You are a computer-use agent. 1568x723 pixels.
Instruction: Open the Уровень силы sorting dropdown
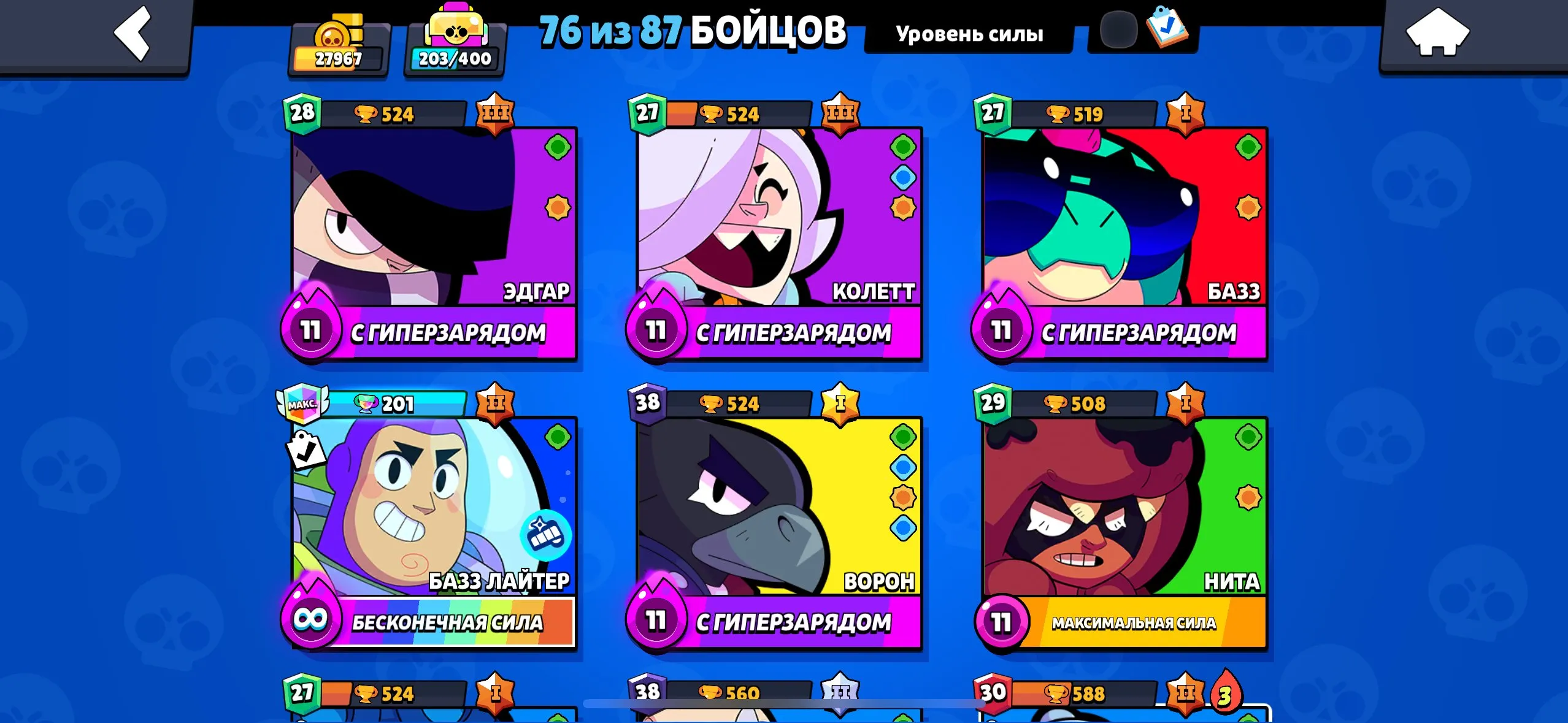click(x=969, y=34)
